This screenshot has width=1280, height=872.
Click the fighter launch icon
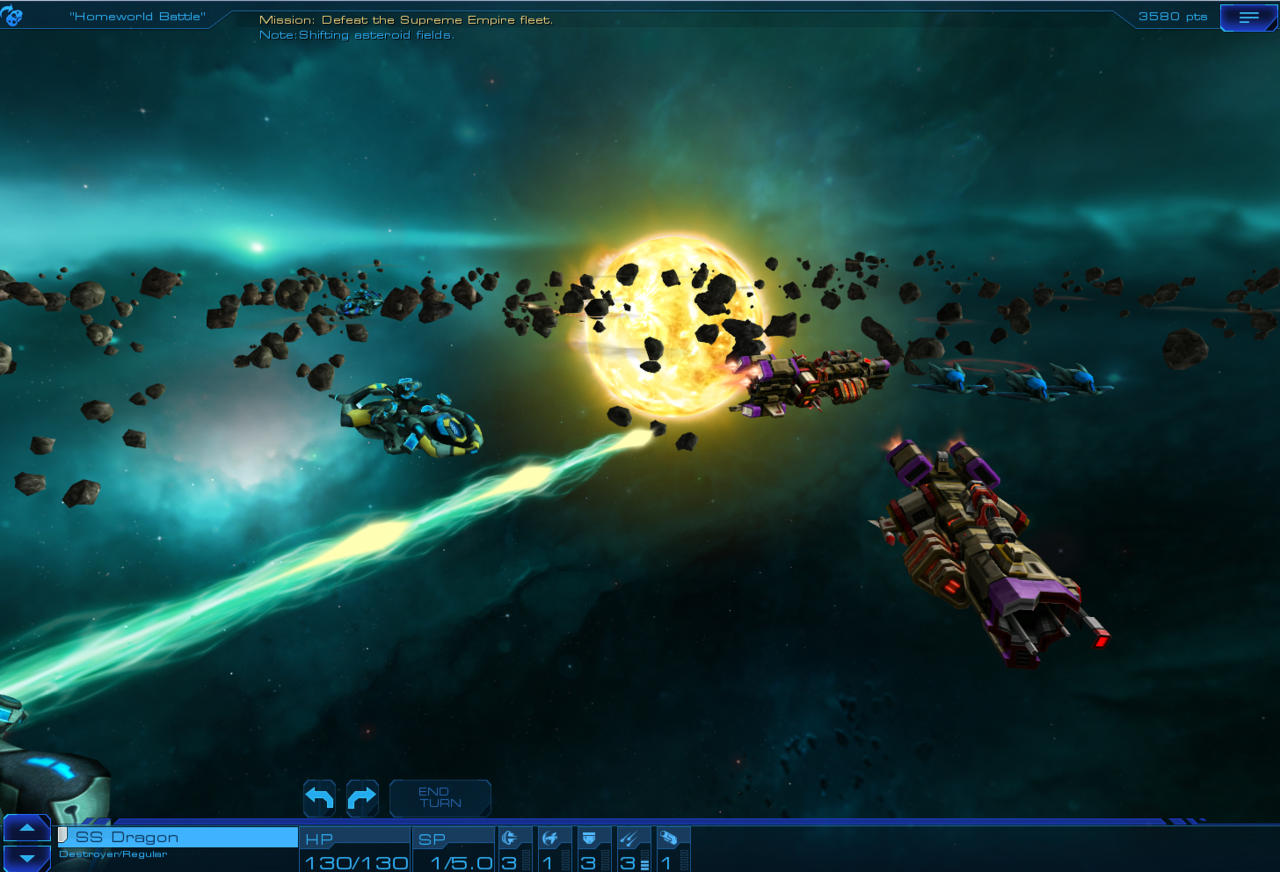click(553, 837)
